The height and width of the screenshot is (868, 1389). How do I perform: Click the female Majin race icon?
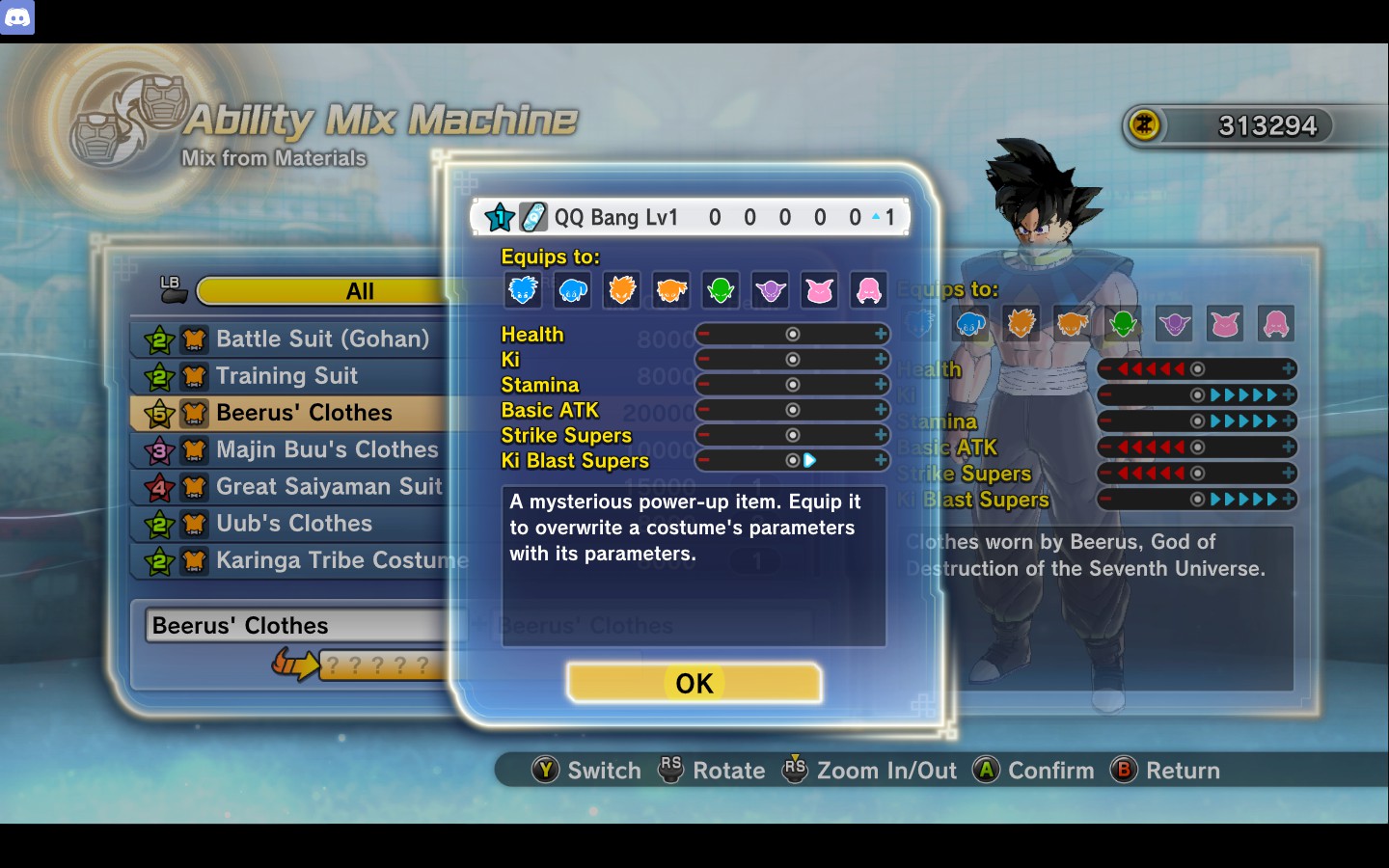868,289
